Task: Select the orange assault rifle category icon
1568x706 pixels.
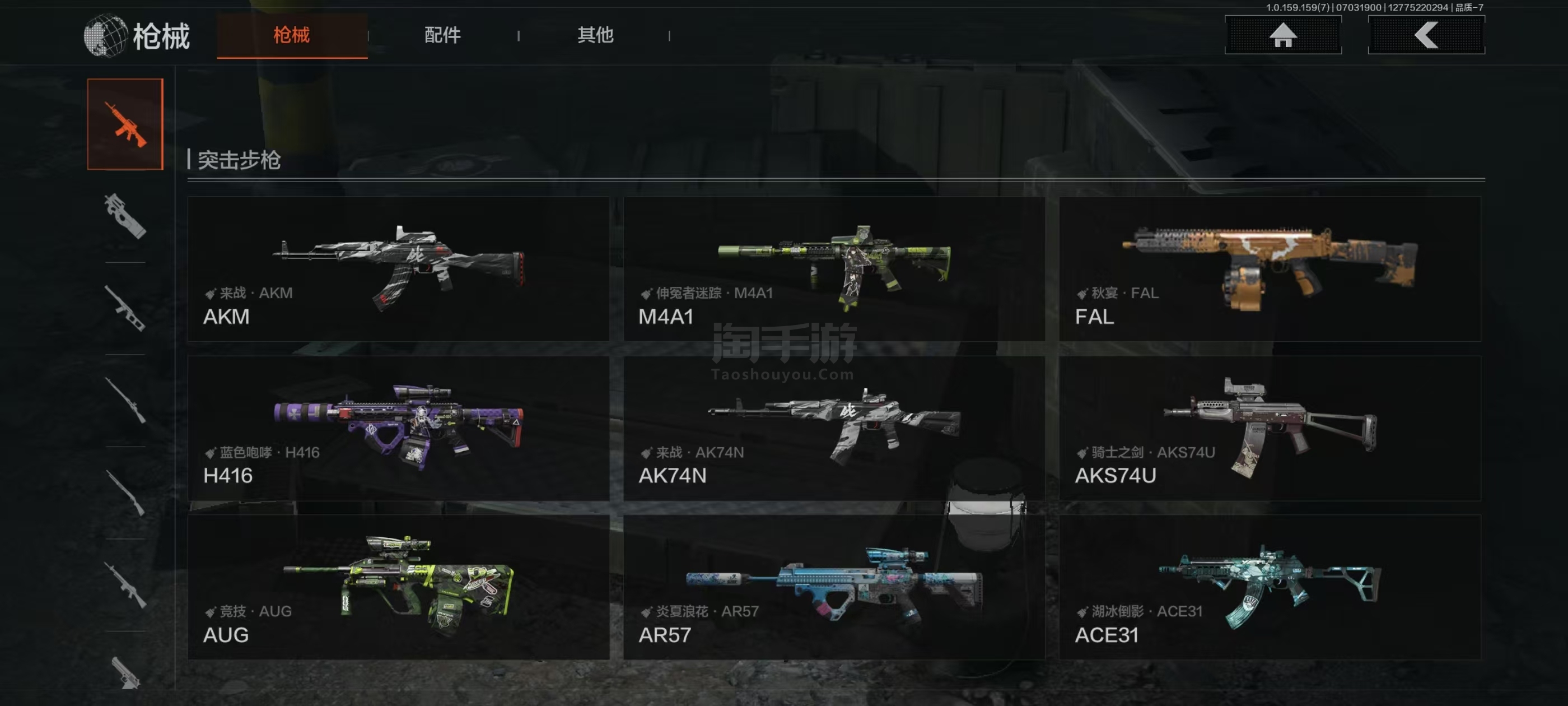Action: coord(125,124)
